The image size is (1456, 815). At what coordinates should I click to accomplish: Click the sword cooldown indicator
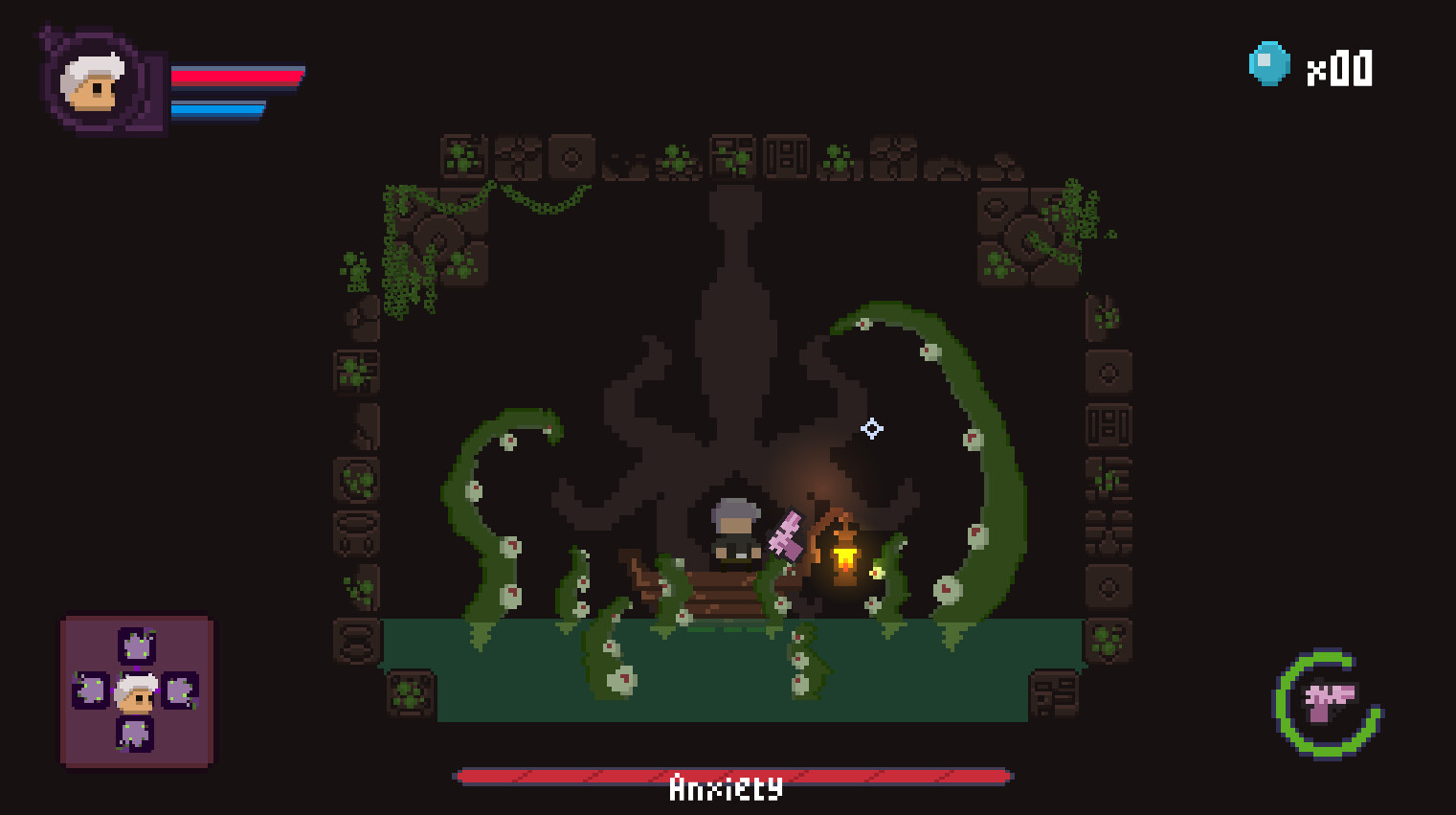1329,699
